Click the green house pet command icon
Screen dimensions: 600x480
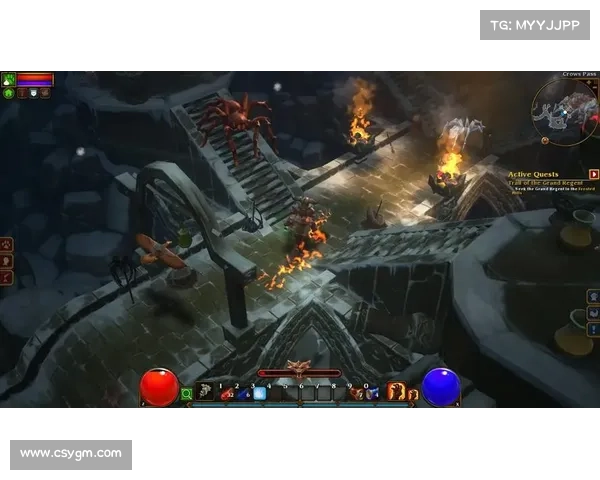[x=9, y=93]
